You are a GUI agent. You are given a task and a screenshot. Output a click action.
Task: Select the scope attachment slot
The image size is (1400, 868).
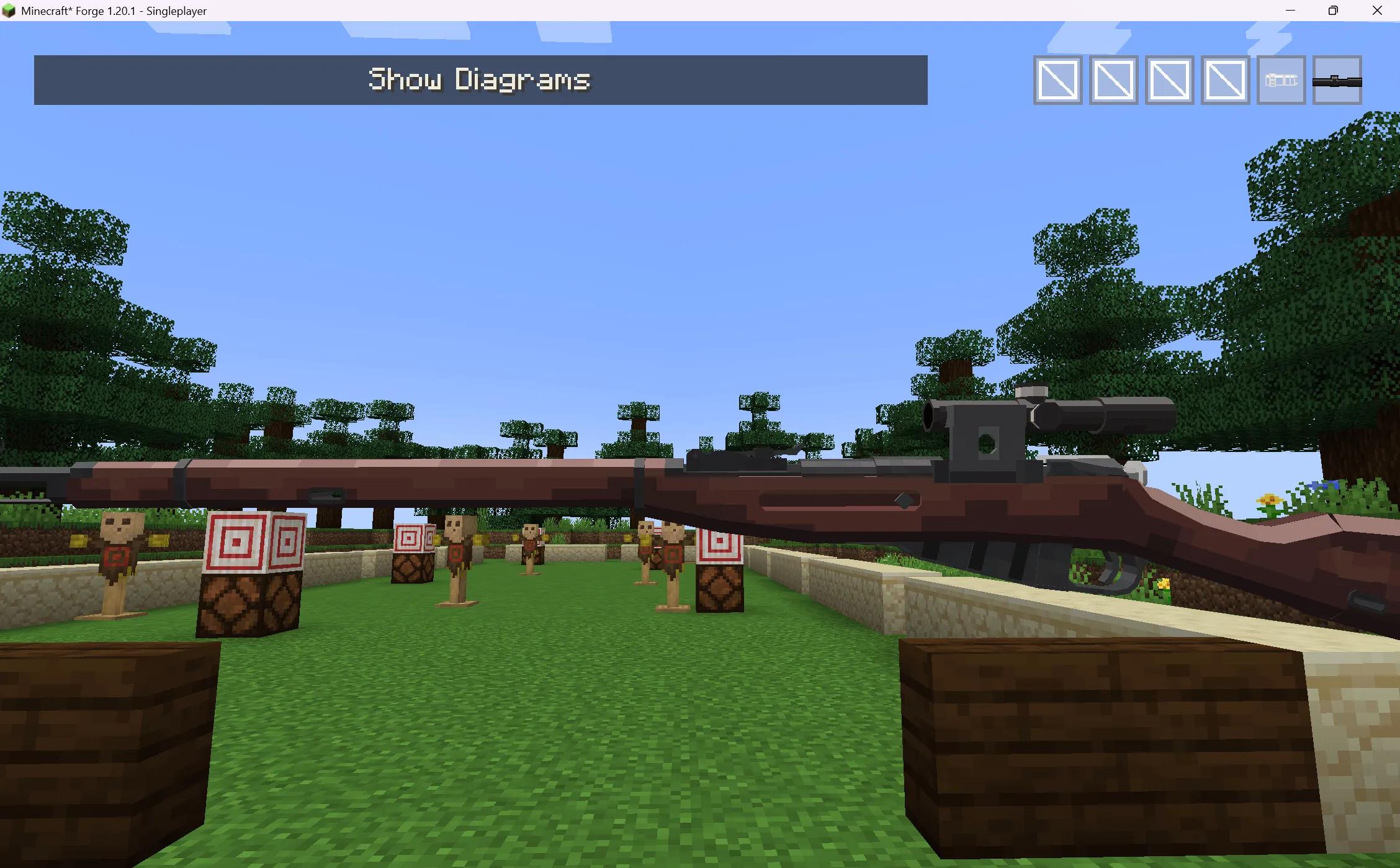pyautogui.click(x=1337, y=81)
